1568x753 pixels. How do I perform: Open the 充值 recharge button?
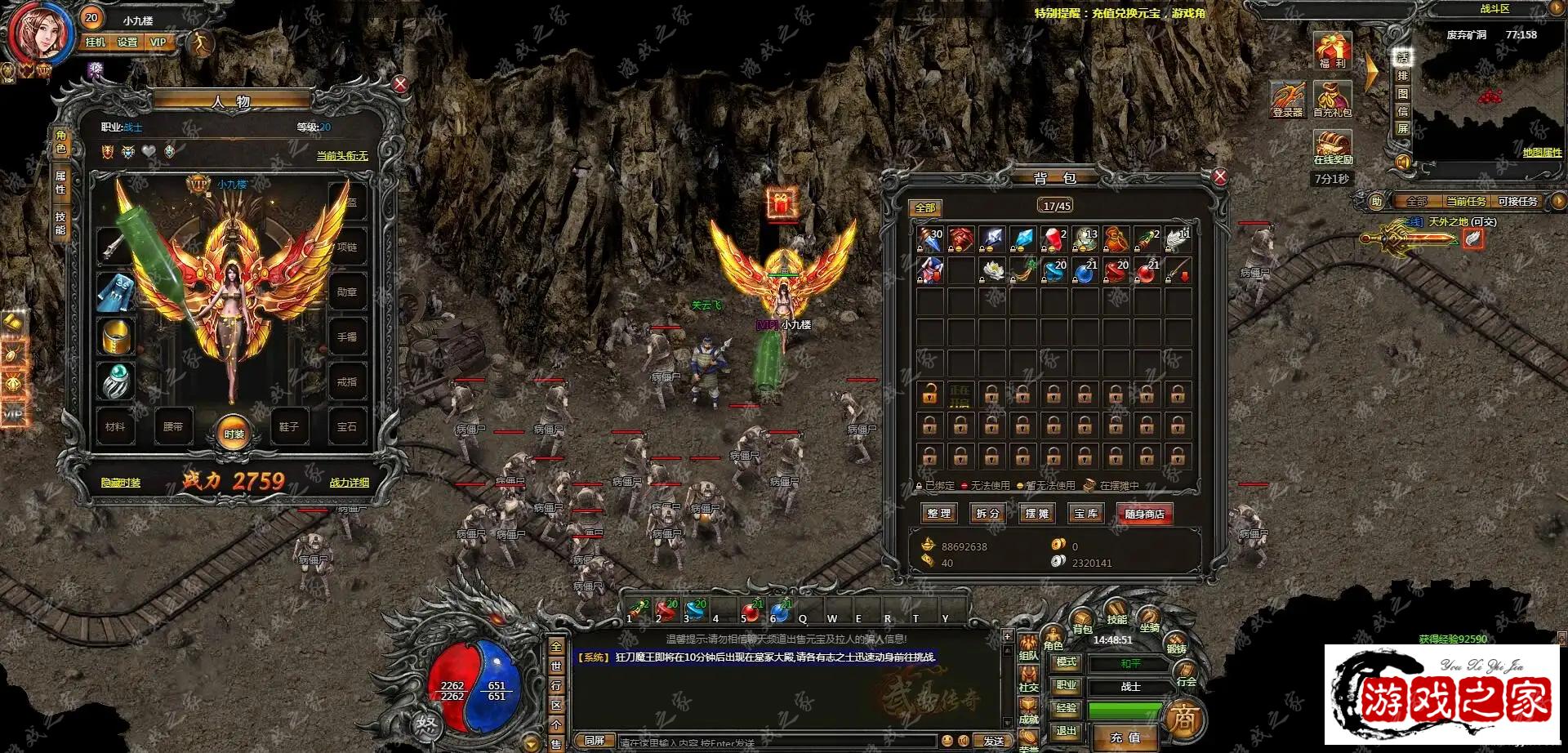coord(1125,737)
